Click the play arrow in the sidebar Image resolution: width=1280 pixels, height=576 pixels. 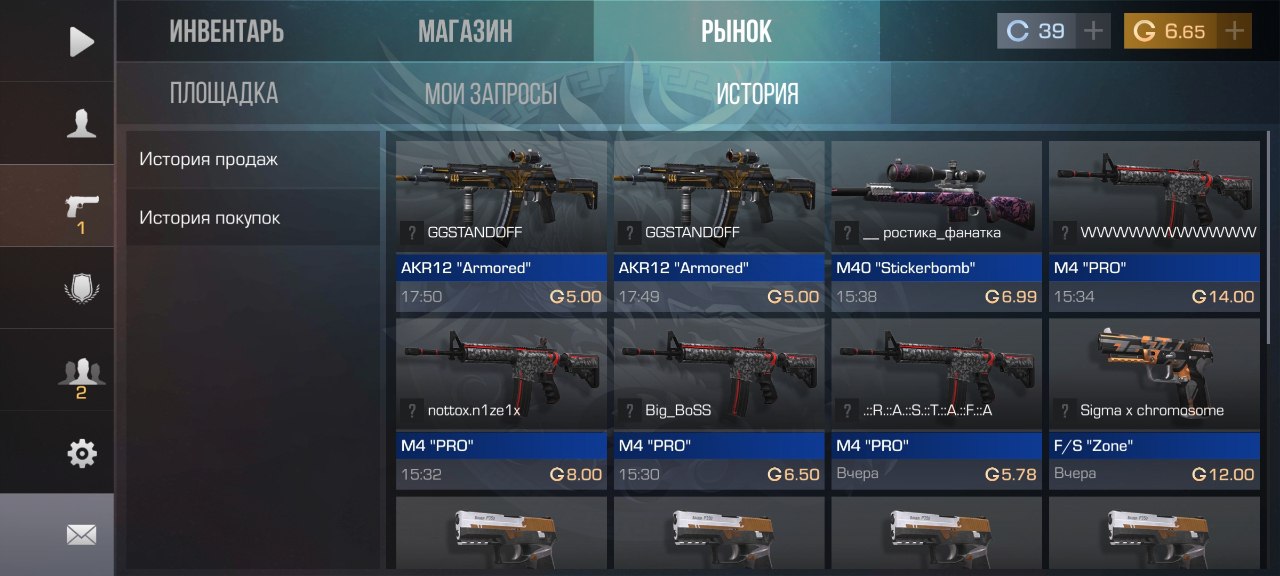pyautogui.click(x=81, y=41)
